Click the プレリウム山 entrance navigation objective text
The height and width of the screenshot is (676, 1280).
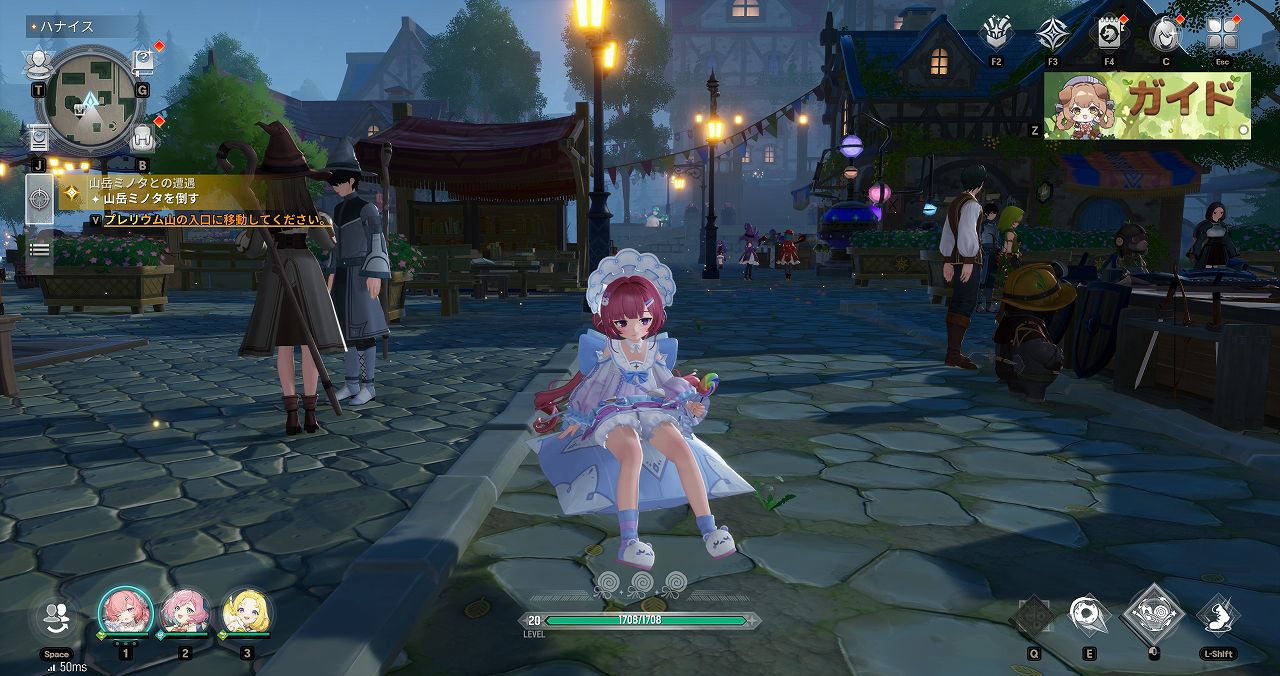tap(217, 220)
